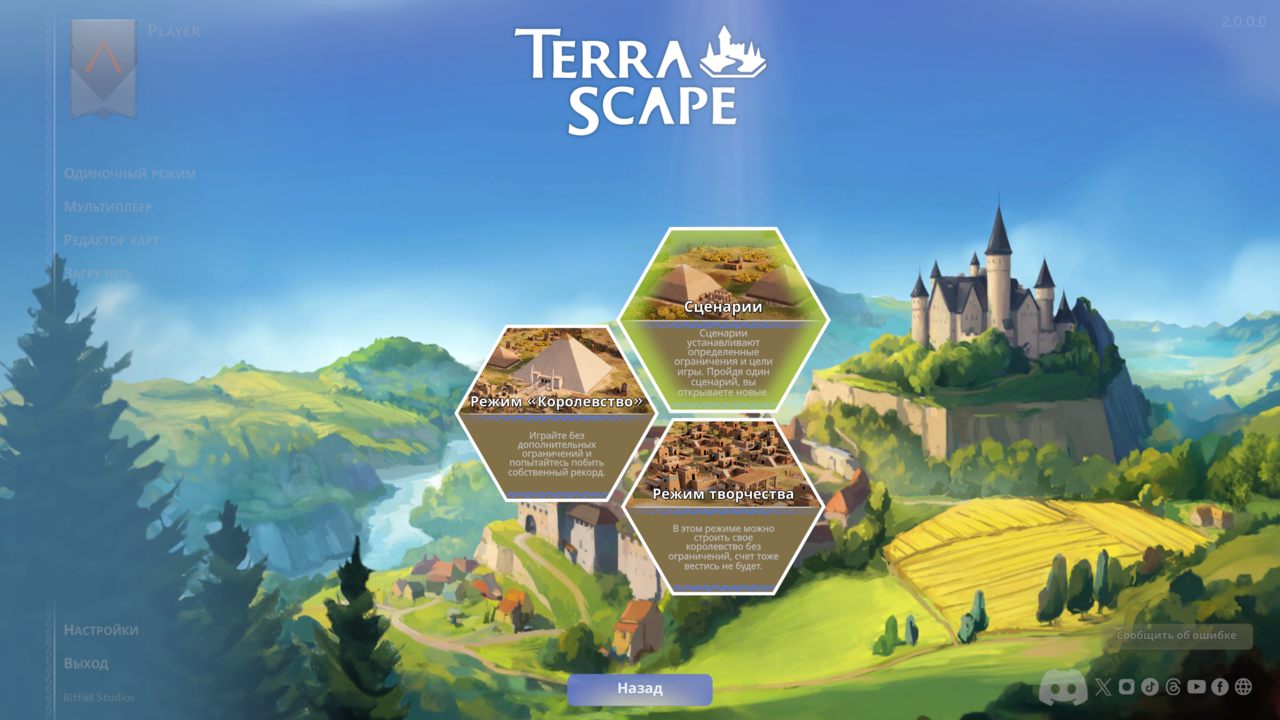Image resolution: width=1280 pixels, height=720 pixels.
Task: Open the Discord community icon
Action: (x=1063, y=688)
